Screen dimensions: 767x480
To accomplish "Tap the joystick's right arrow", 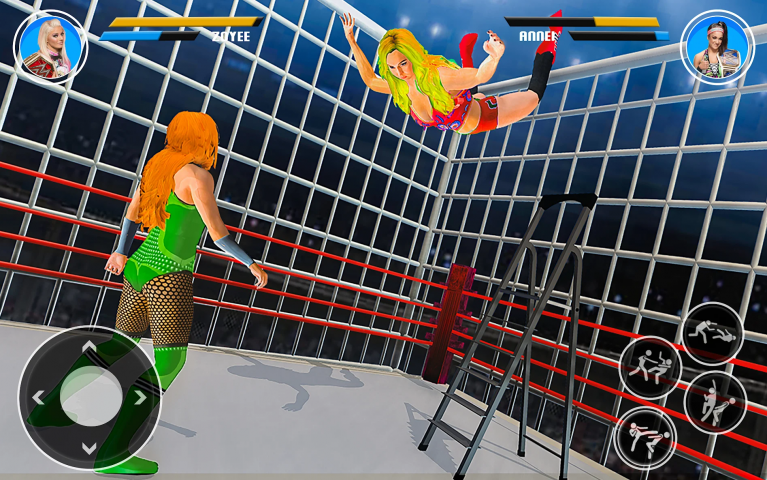I will pos(140,397).
